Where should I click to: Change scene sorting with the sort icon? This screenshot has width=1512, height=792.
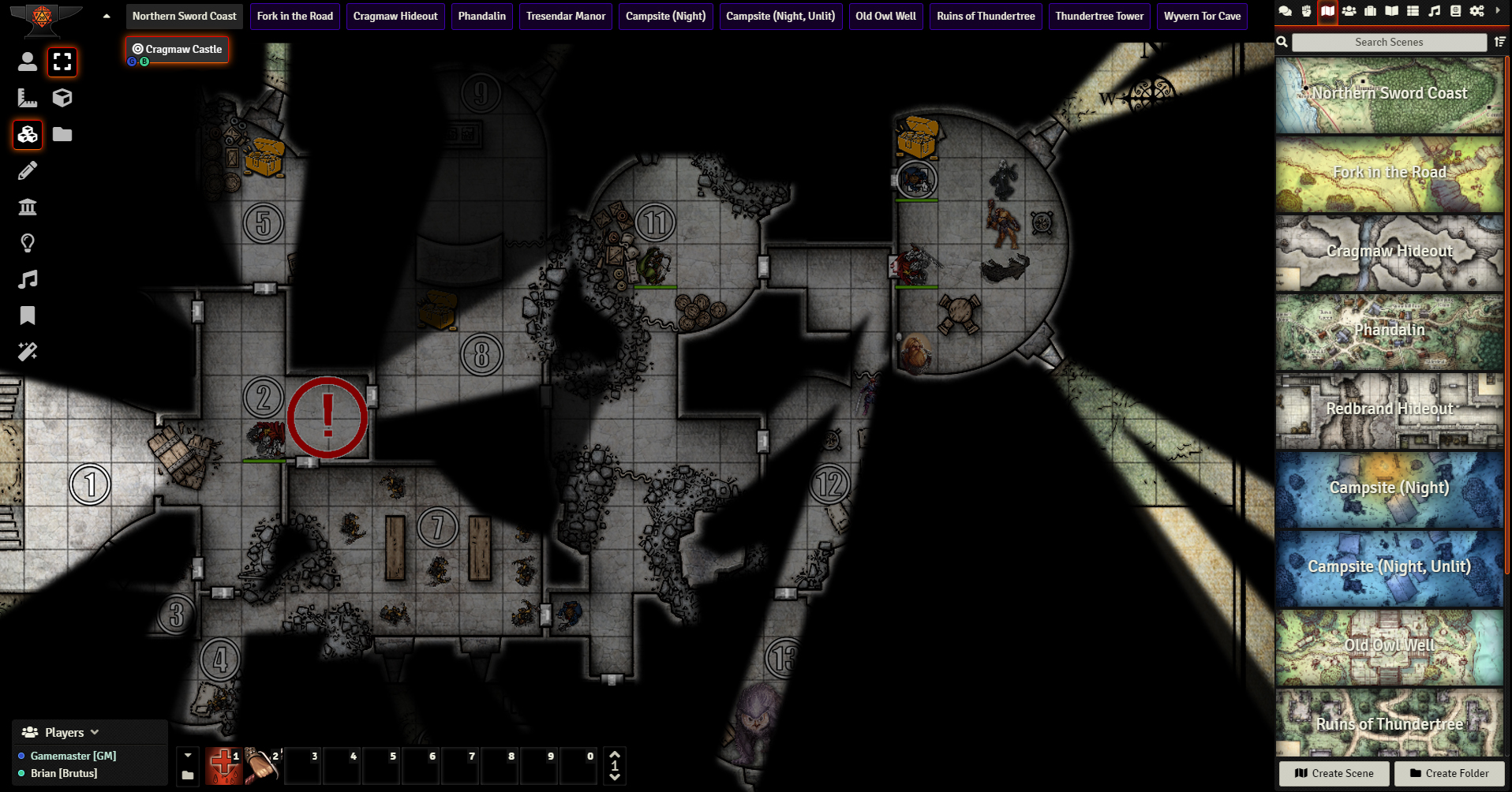[x=1499, y=42]
